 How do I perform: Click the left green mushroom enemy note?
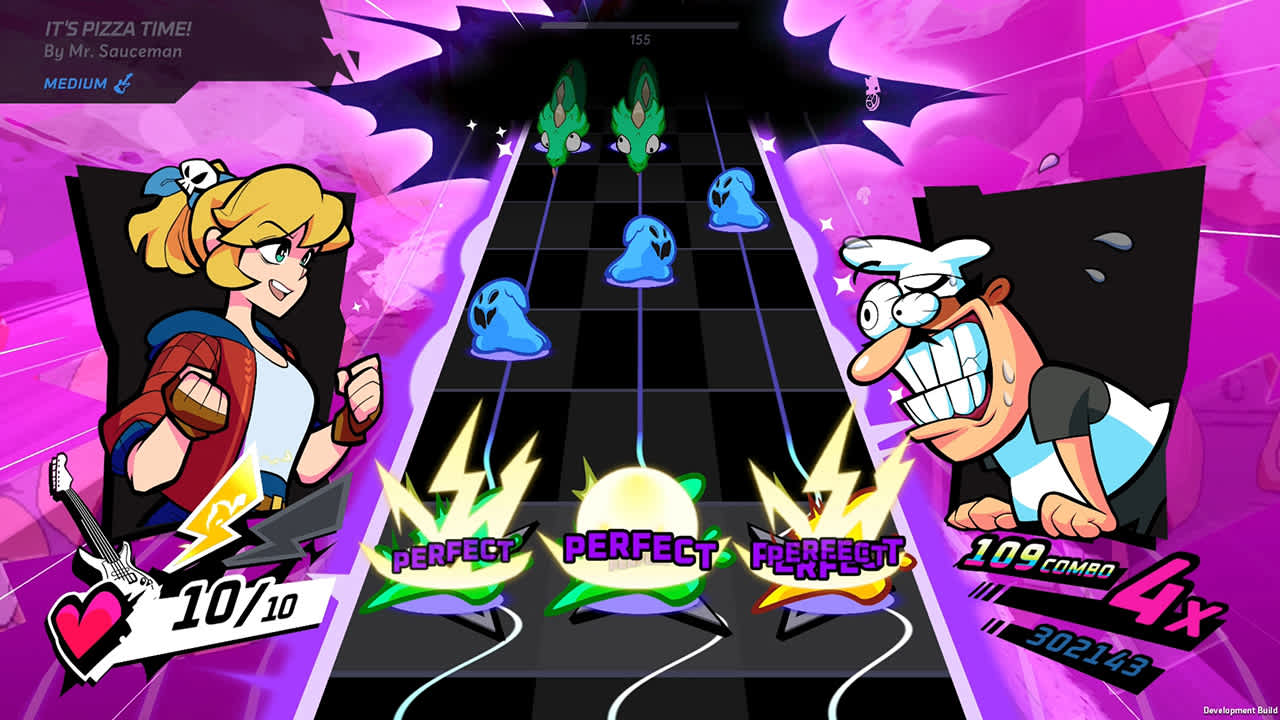563,125
